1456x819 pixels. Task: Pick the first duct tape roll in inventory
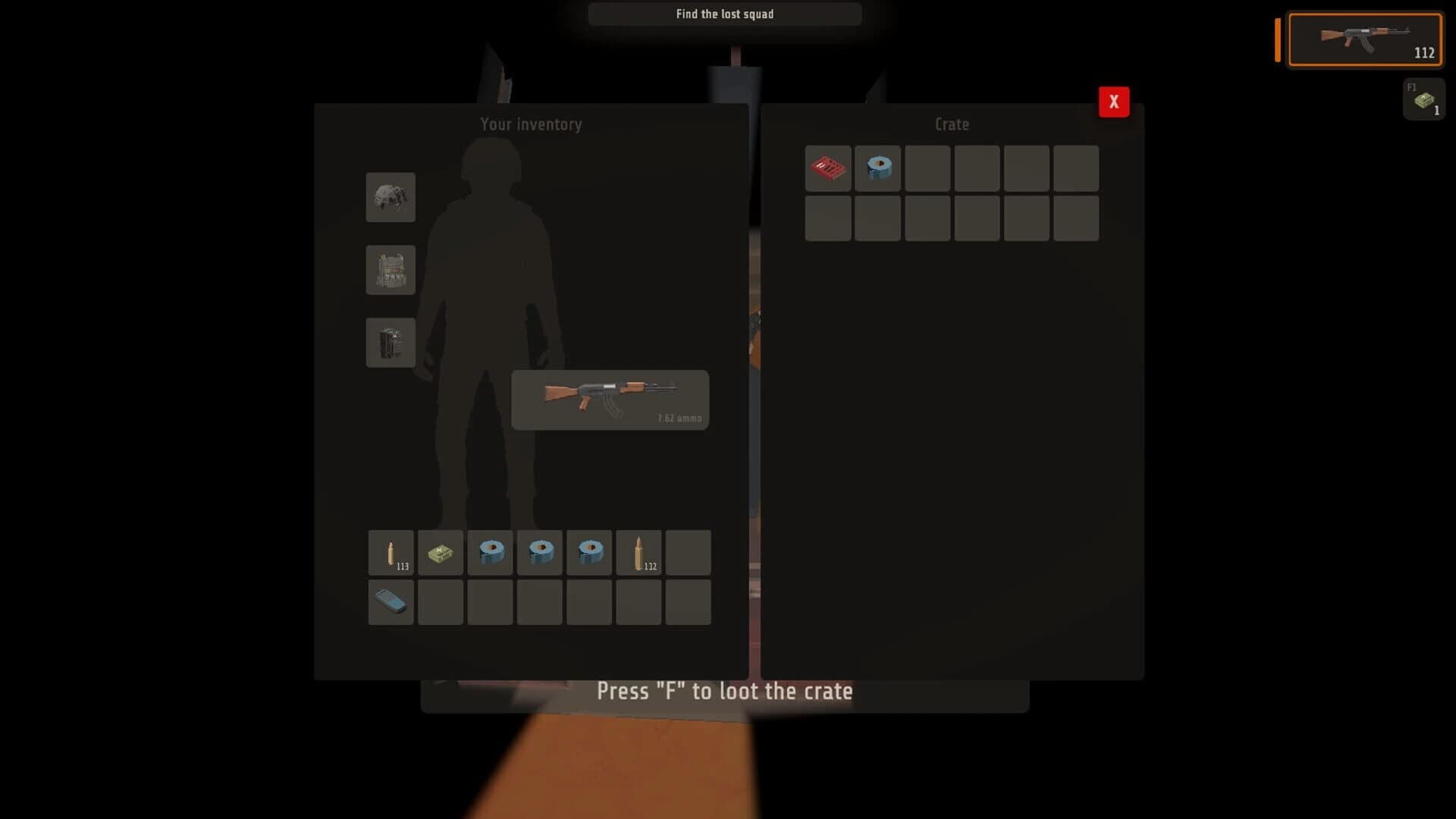pos(490,552)
